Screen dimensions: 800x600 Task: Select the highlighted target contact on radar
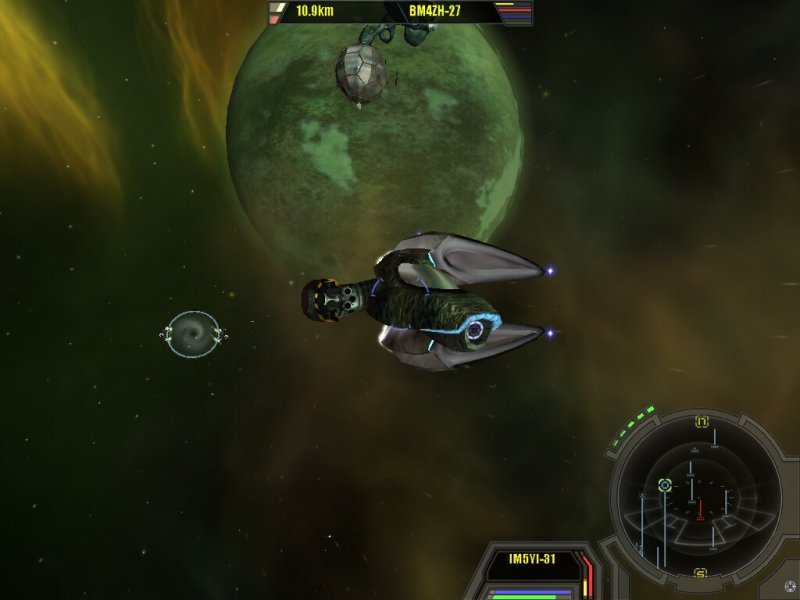(664, 485)
